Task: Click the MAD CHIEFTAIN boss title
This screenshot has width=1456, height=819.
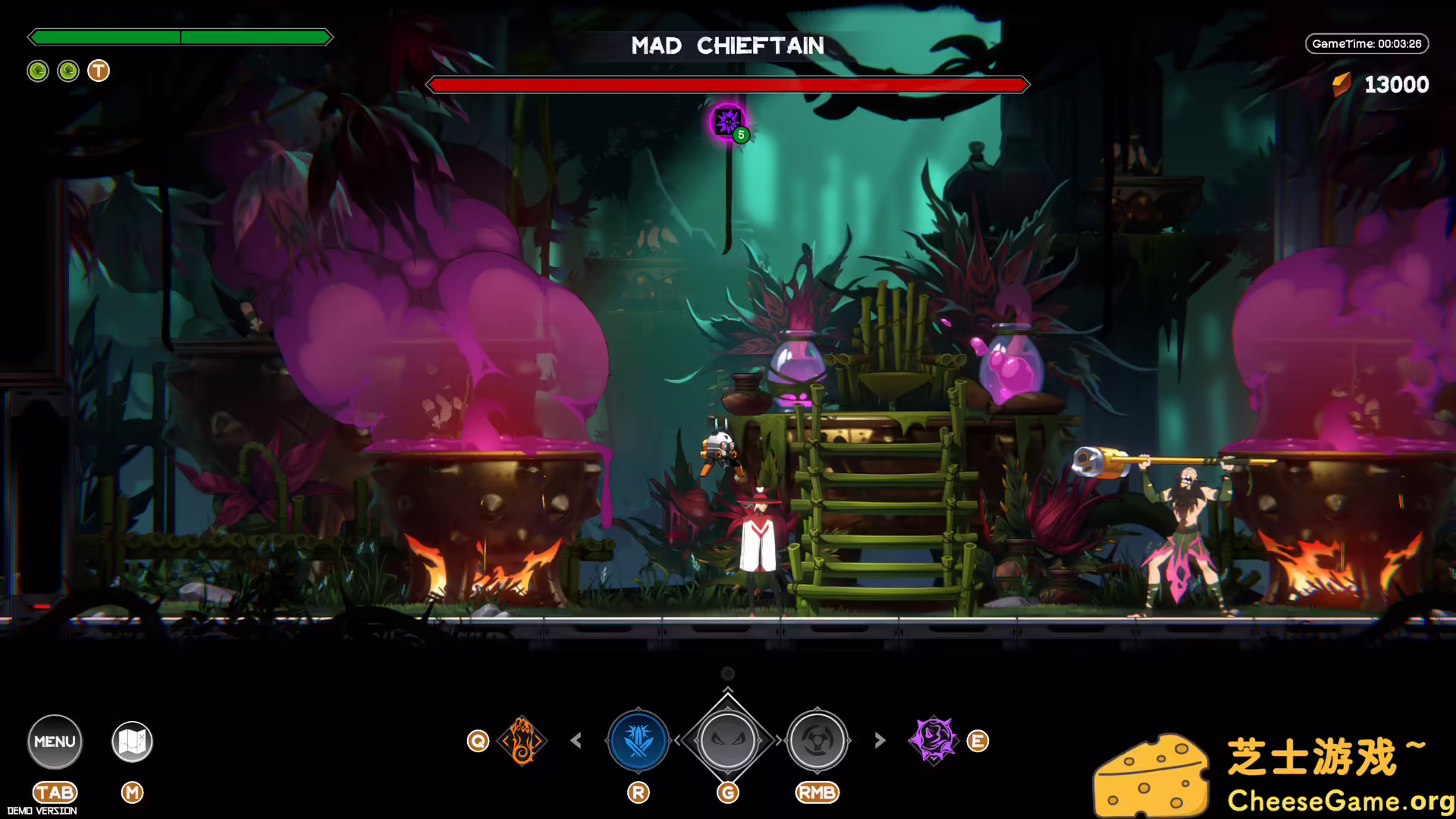Action: [x=727, y=45]
